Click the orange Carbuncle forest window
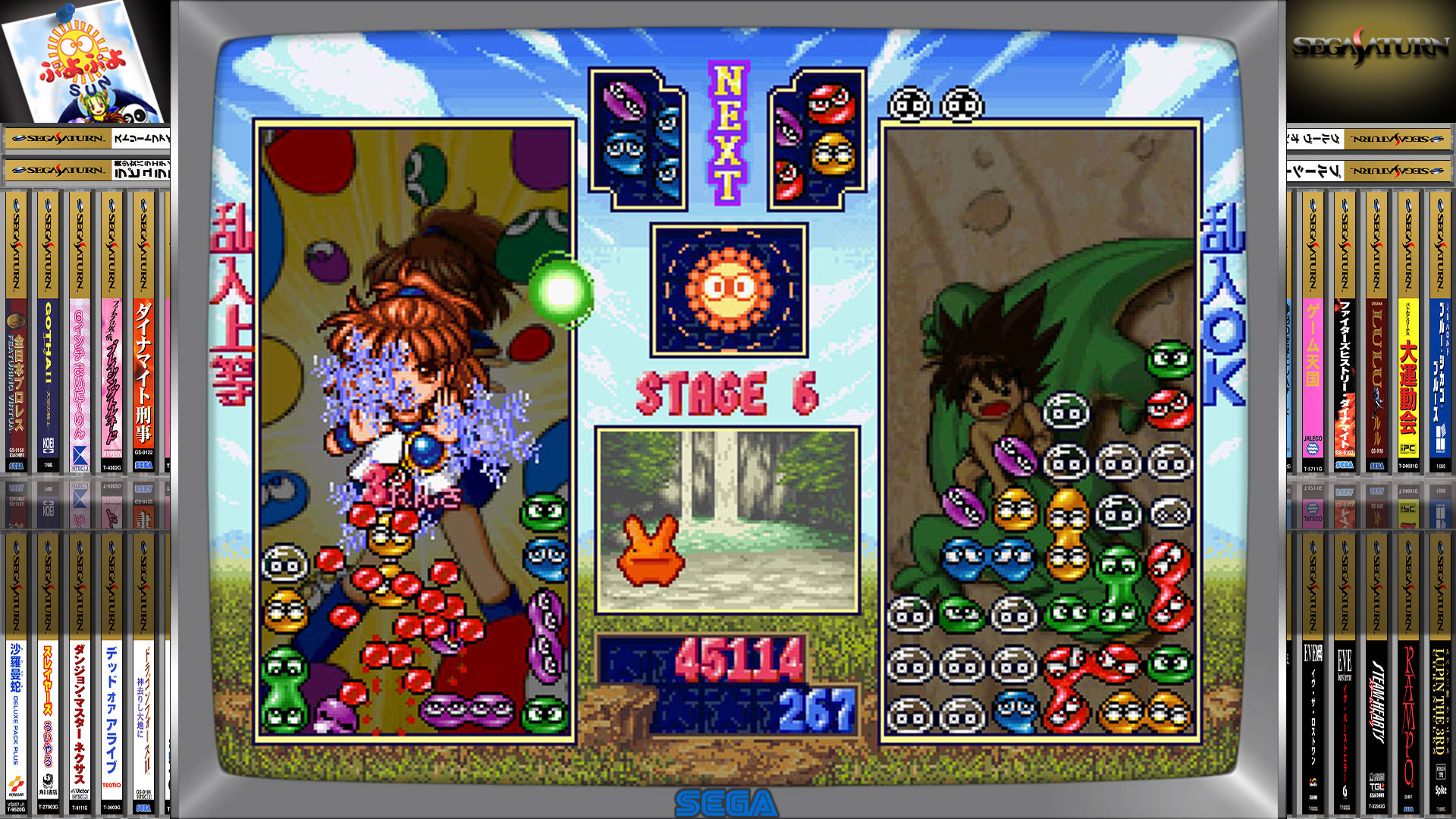 click(x=727, y=521)
